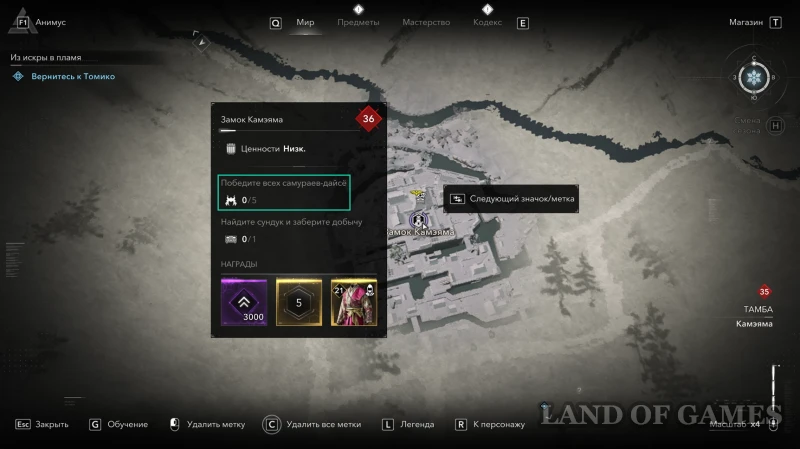Choose Удалить все метки

tap(322, 424)
